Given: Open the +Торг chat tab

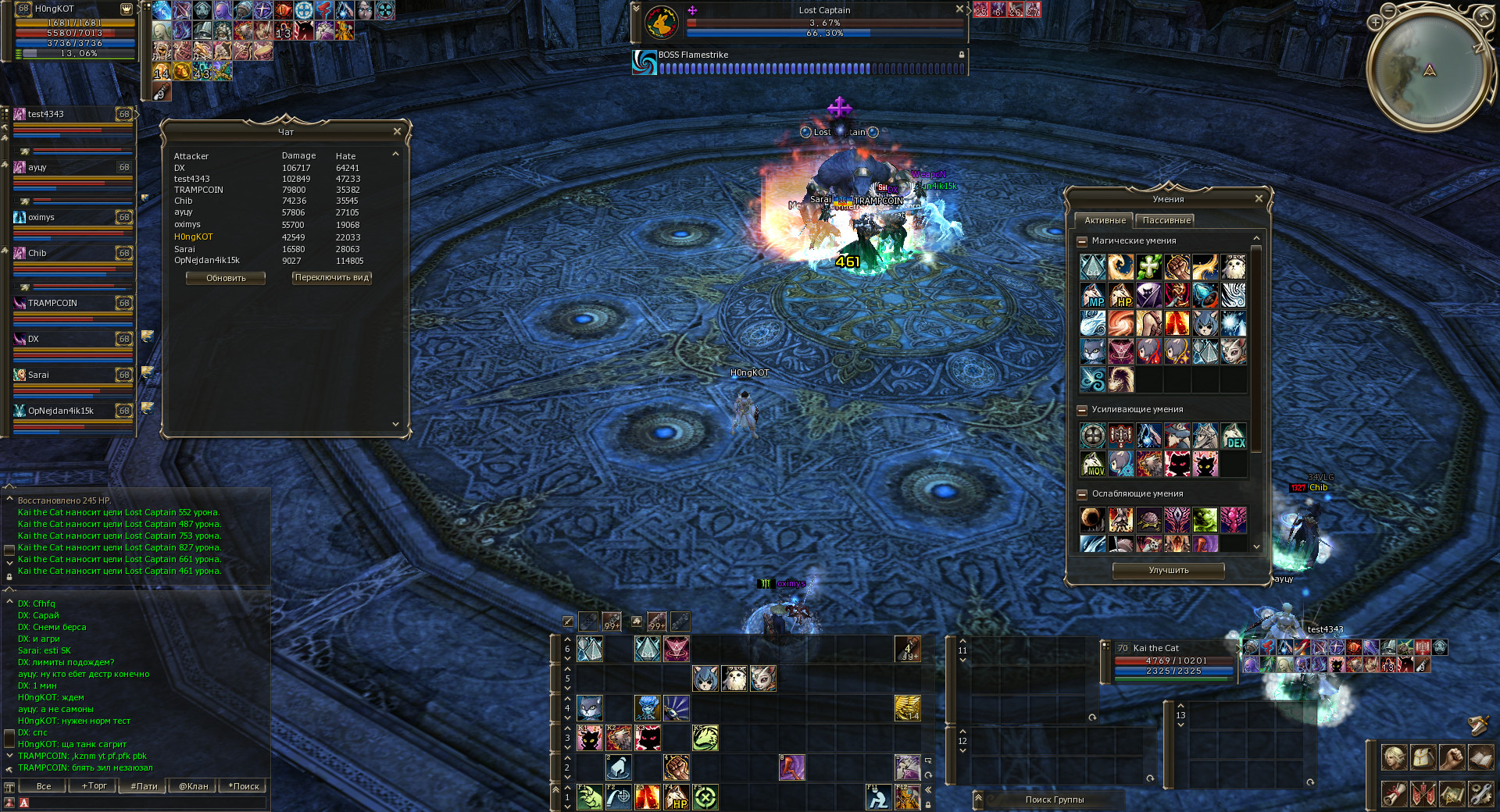Looking at the screenshot, I should (95, 786).
